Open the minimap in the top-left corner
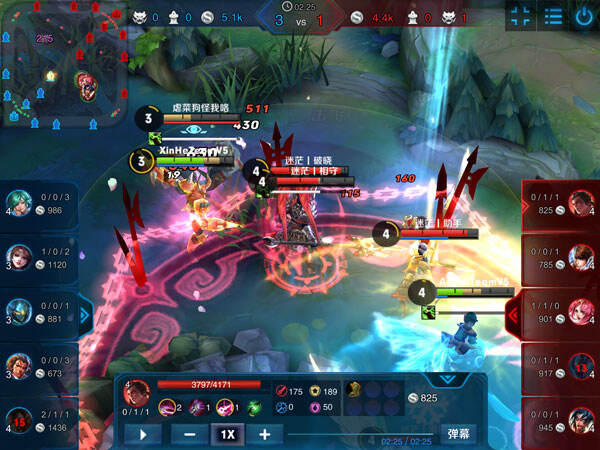600x450 pixels. tap(60, 65)
